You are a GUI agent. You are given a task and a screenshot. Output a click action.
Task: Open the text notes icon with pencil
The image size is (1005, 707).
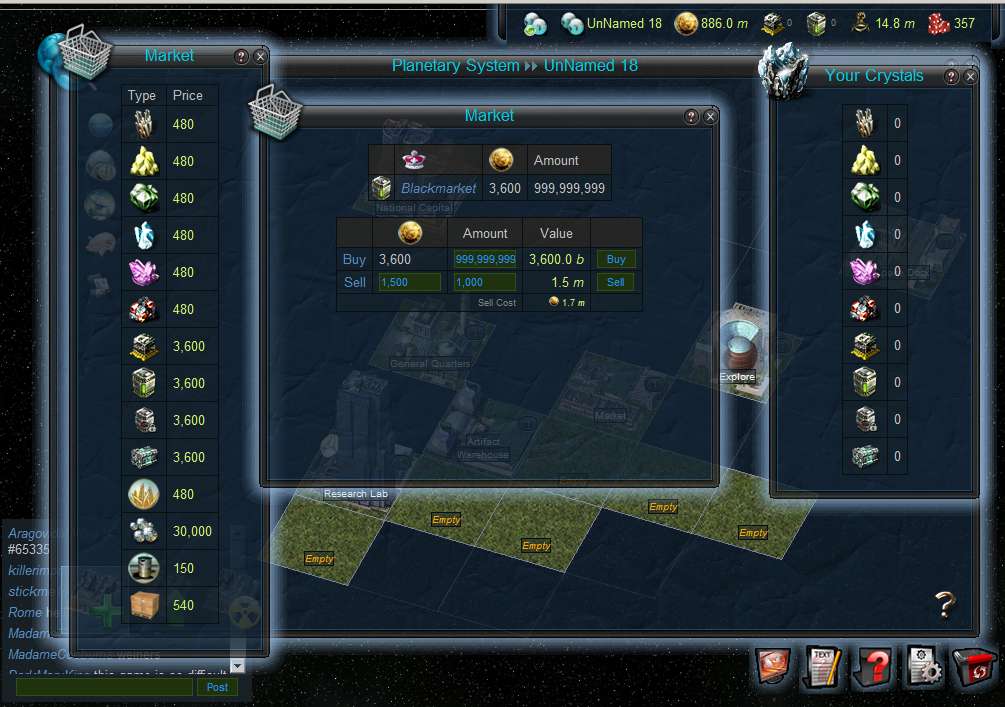pyautogui.click(x=824, y=667)
